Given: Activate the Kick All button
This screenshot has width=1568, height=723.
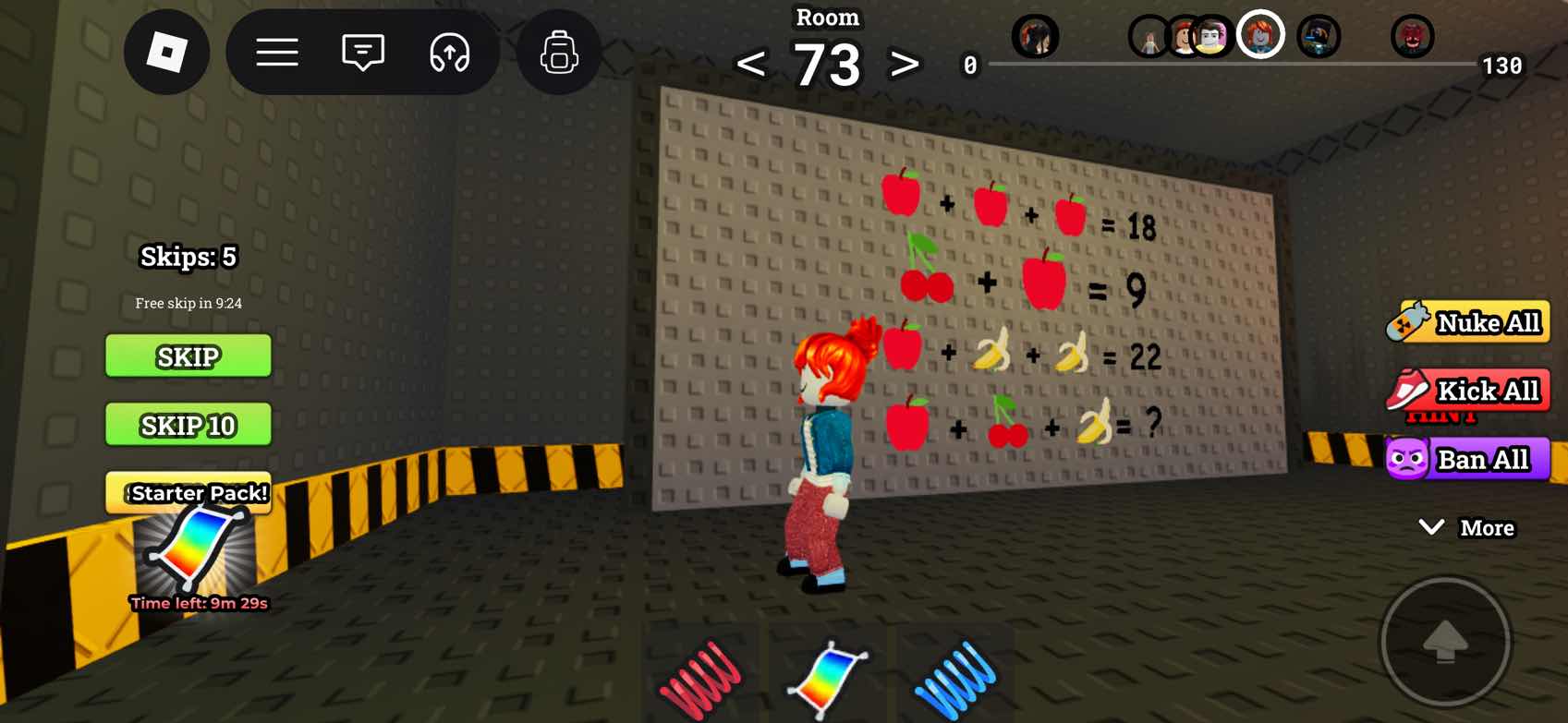Looking at the screenshot, I should tap(1469, 391).
